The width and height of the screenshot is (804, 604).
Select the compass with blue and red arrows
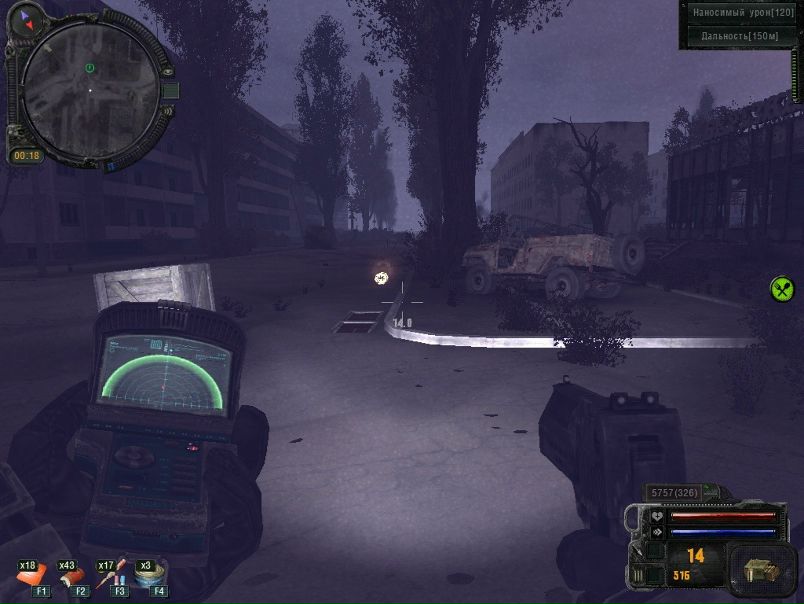(26, 18)
